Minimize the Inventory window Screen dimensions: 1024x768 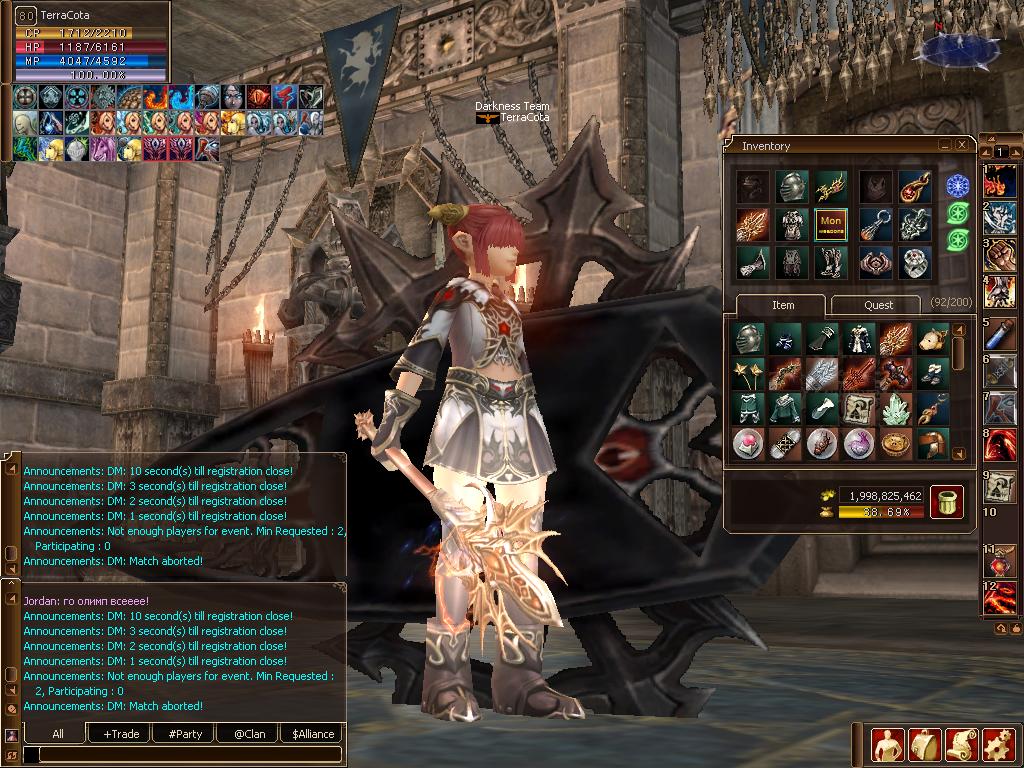click(x=945, y=145)
